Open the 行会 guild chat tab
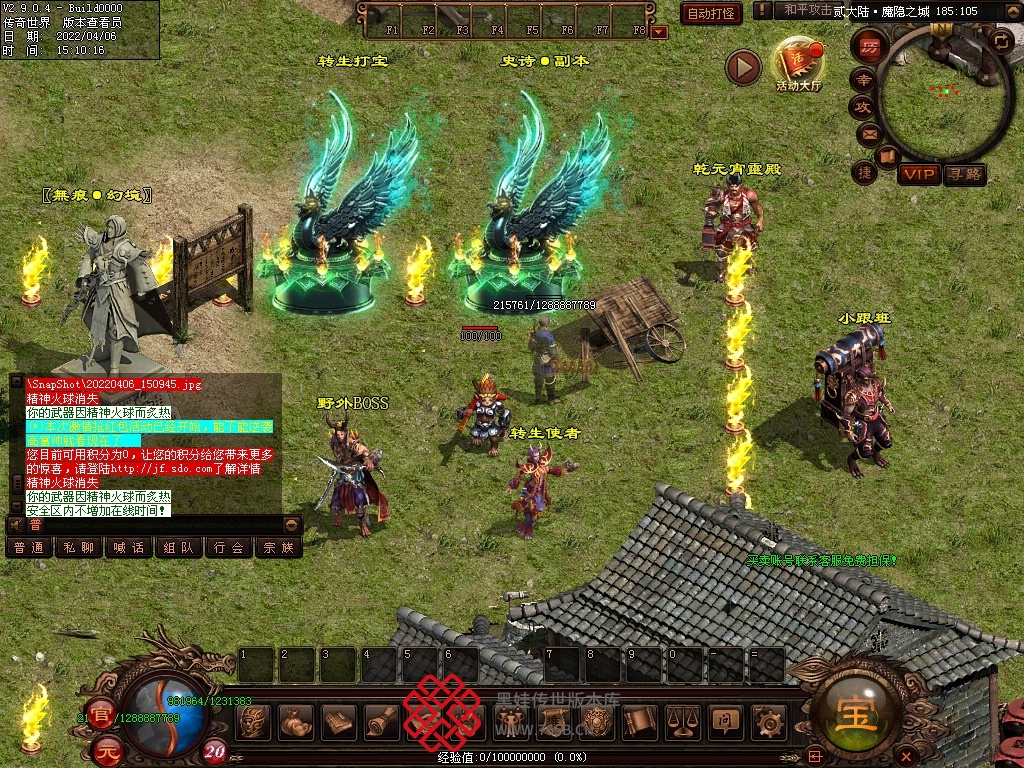This screenshot has height=768, width=1024. coord(228,547)
